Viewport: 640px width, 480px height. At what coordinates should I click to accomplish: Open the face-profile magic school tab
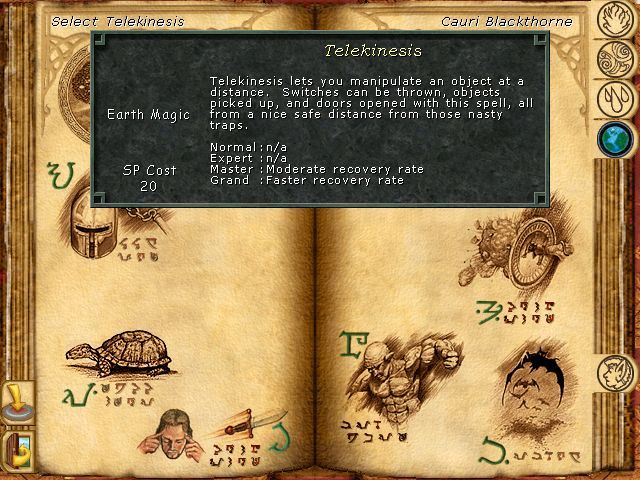point(613,374)
